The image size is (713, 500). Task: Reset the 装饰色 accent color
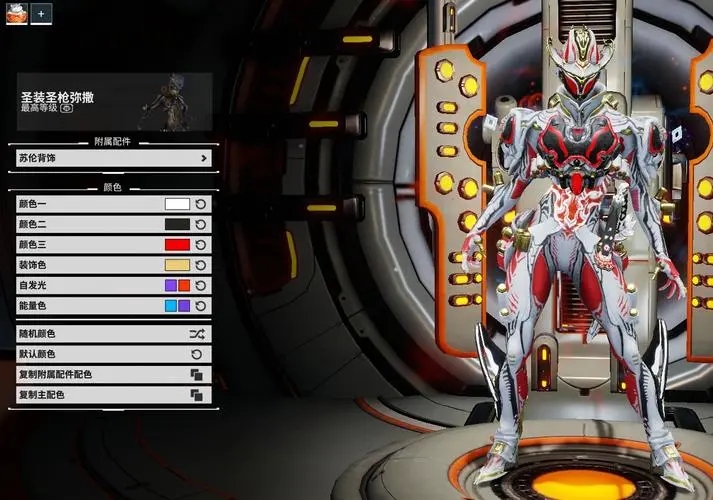[200, 265]
